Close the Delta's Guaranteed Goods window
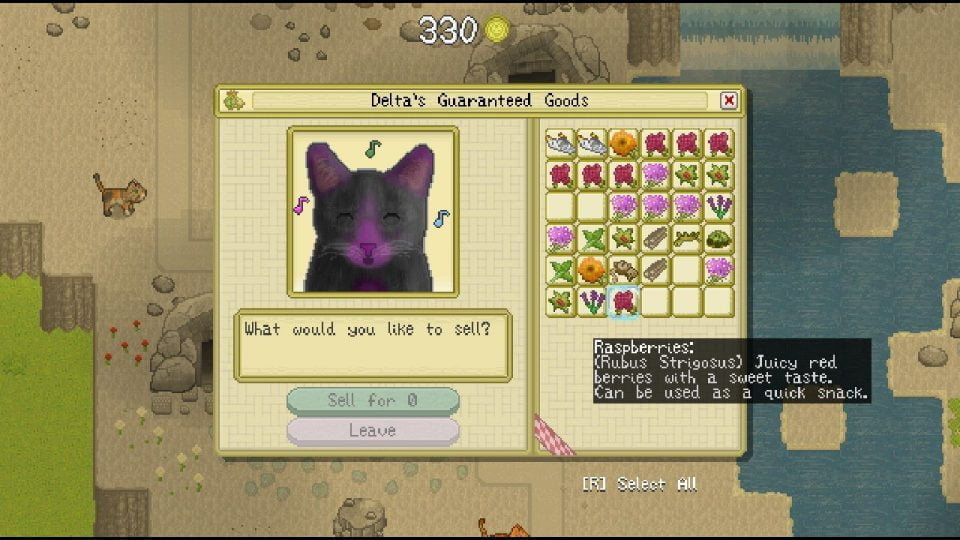Image resolution: width=960 pixels, height=540 pixels. pos(729,100)
